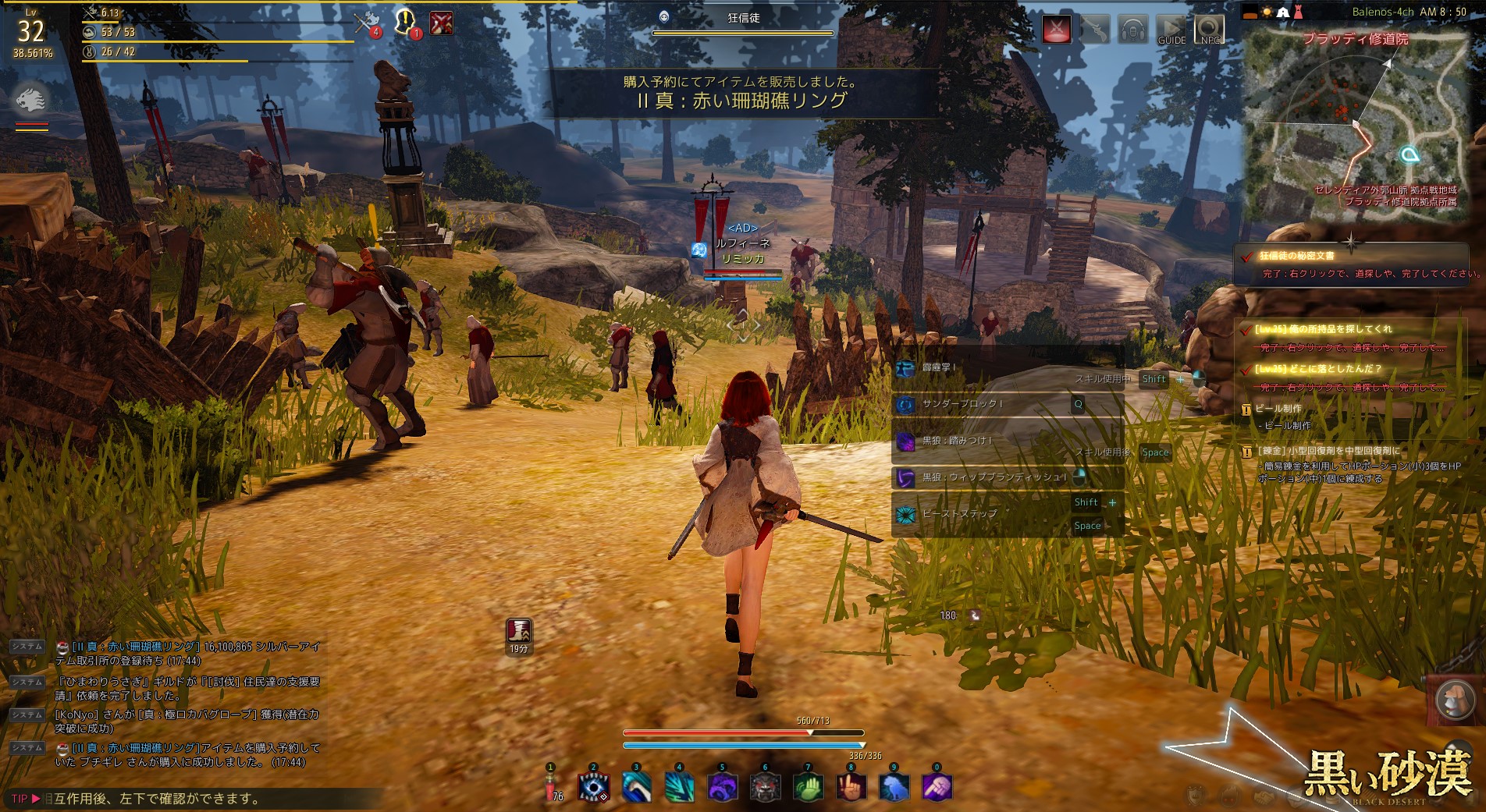
Task: Trigger the purple swirl skill in slot 5
Action: [722, 787]
